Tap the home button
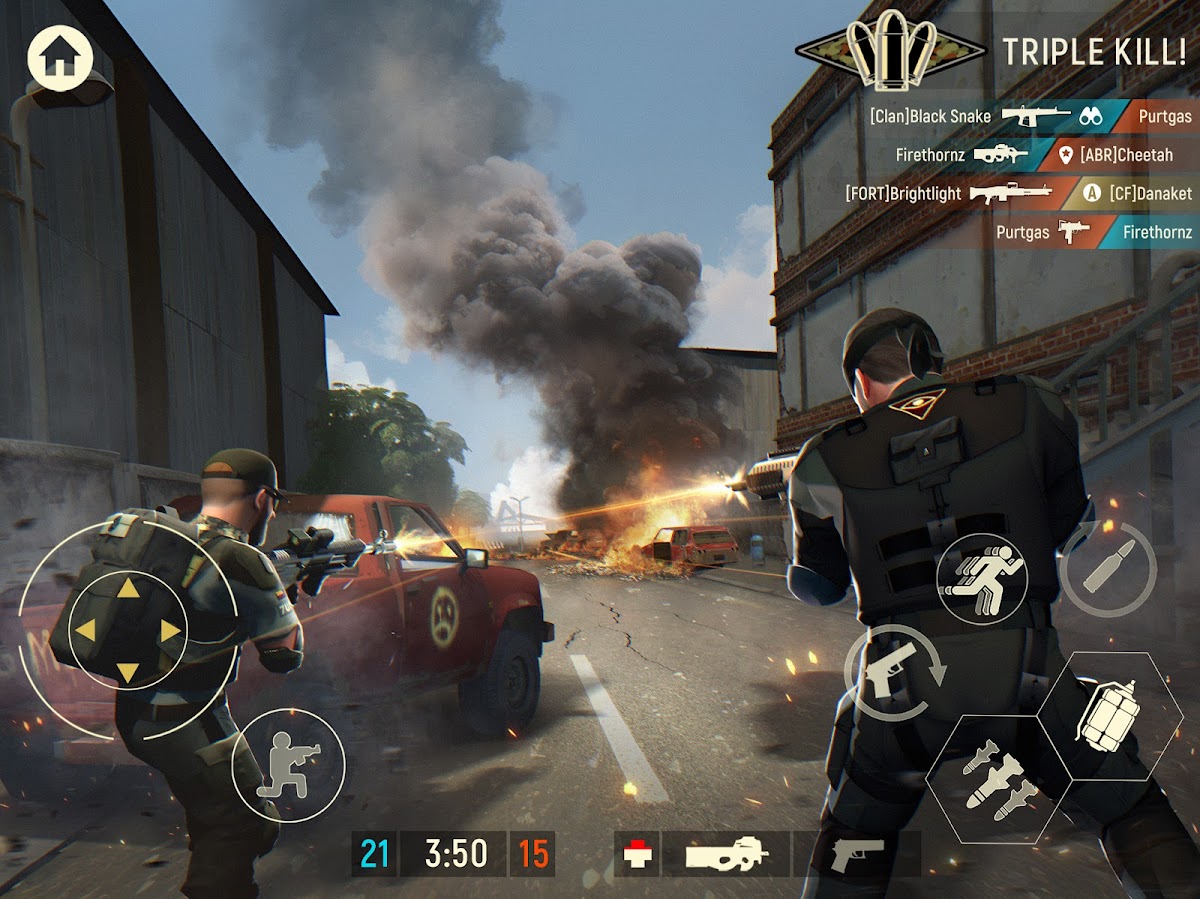Viewport: 1200px width, 899px height. coord(60,58)
